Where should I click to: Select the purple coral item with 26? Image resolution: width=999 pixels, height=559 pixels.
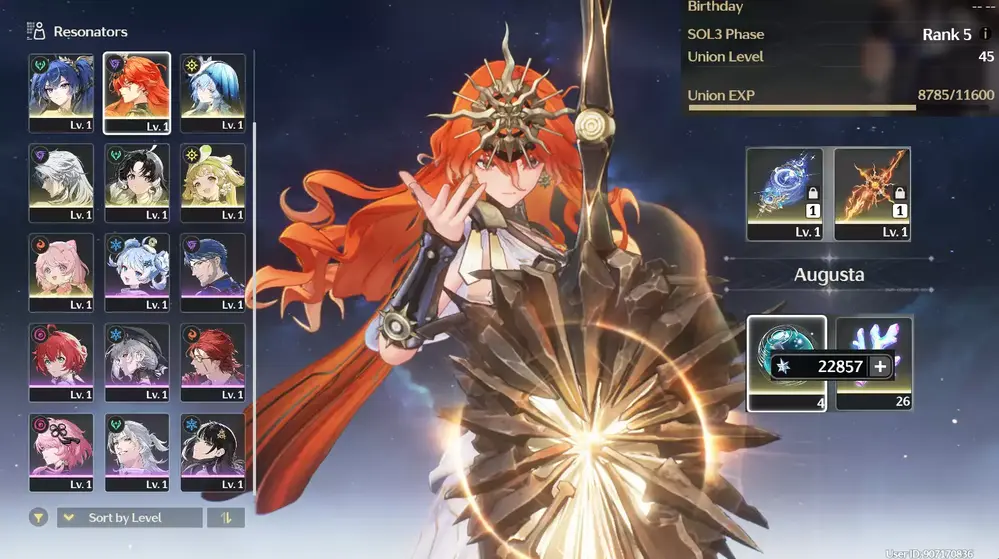(x=874, y=362)
